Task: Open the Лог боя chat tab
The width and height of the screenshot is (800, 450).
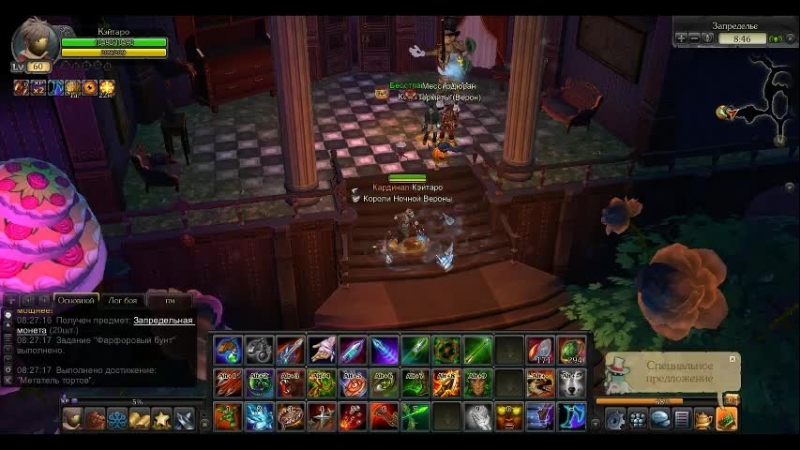Action: point(120,299)
